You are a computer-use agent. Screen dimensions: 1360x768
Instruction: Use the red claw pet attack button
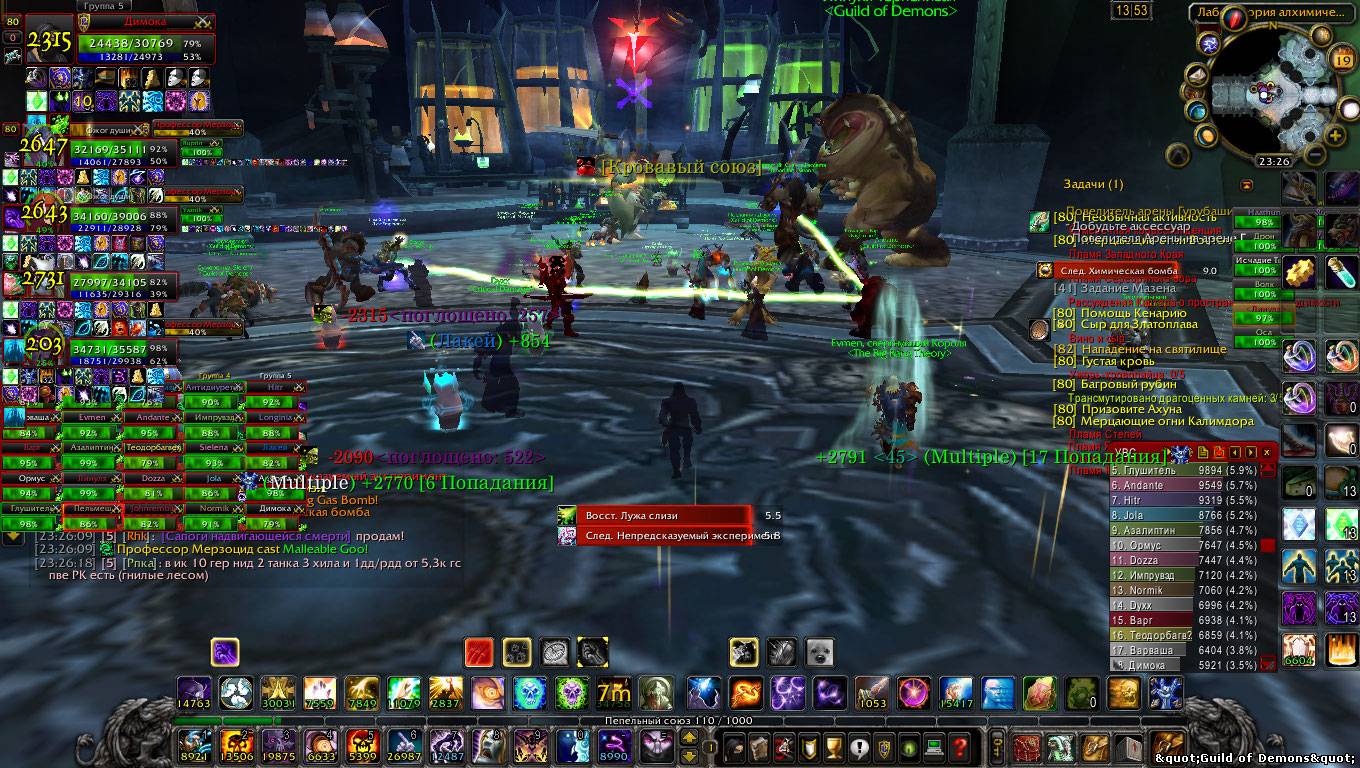click(479, 653)
